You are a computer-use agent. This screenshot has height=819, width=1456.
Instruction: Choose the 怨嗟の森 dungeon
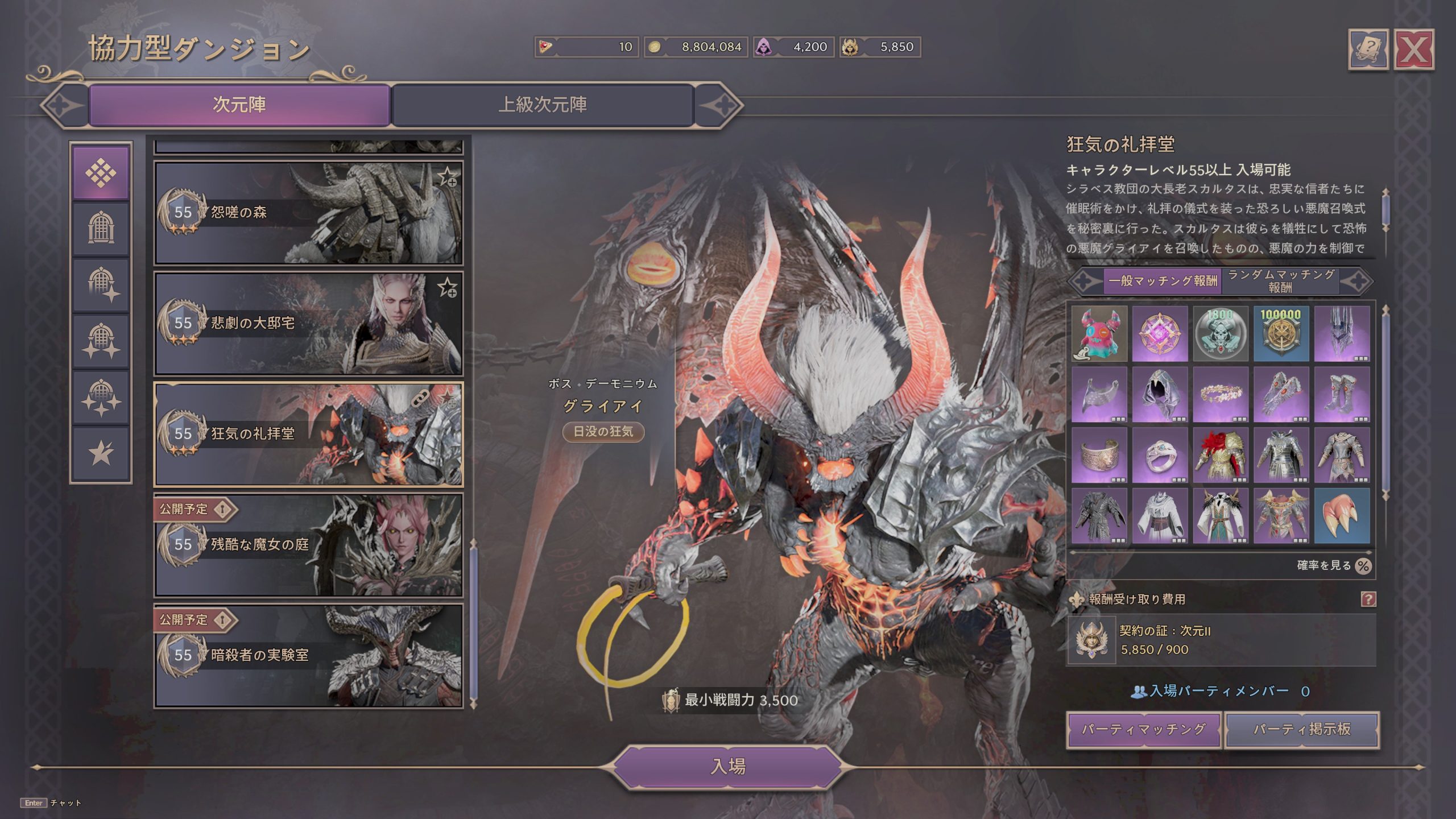(308, 213)
